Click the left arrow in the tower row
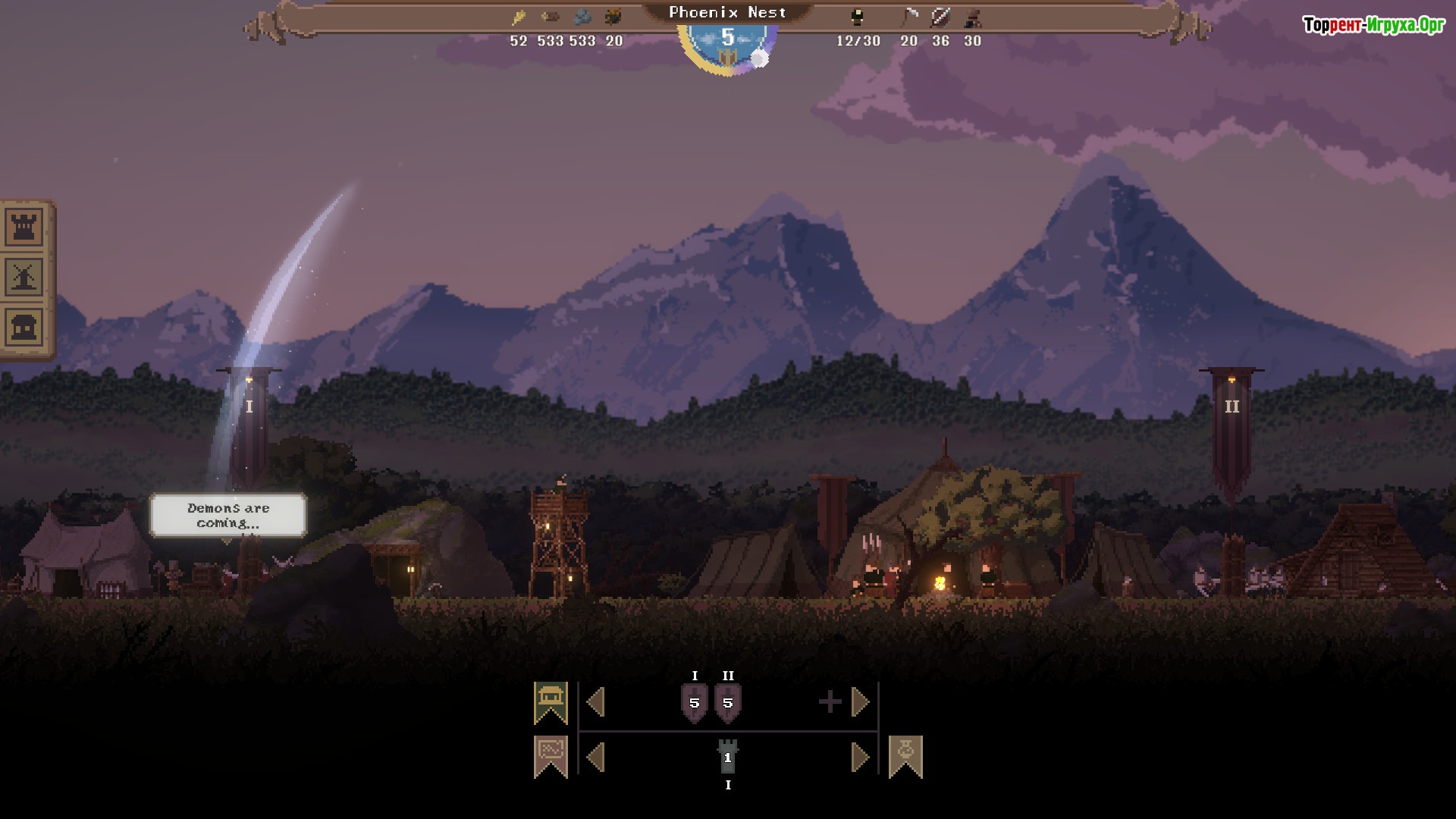 596,757
